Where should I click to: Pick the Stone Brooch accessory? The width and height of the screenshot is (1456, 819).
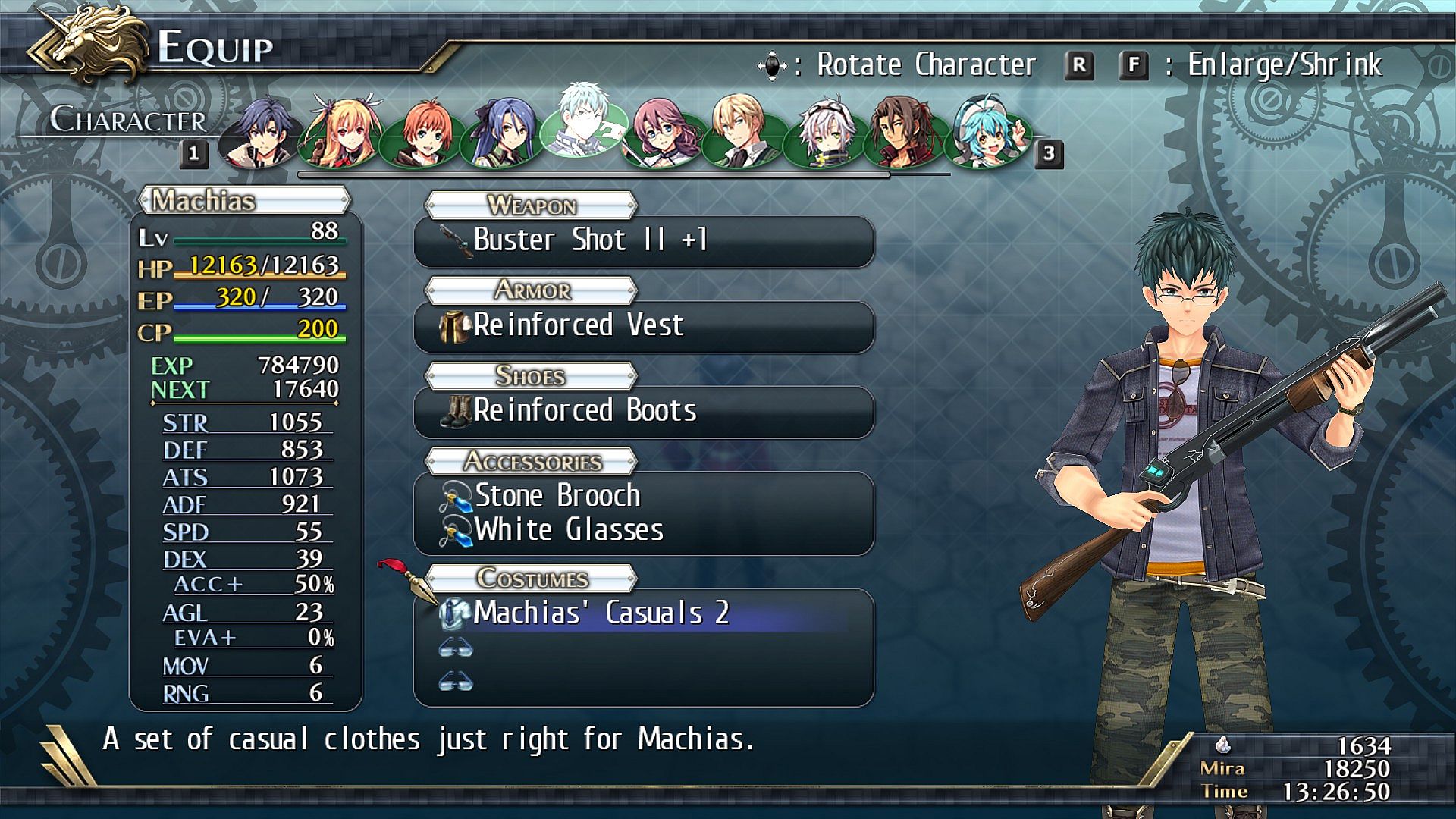click(x=558, y=496)
